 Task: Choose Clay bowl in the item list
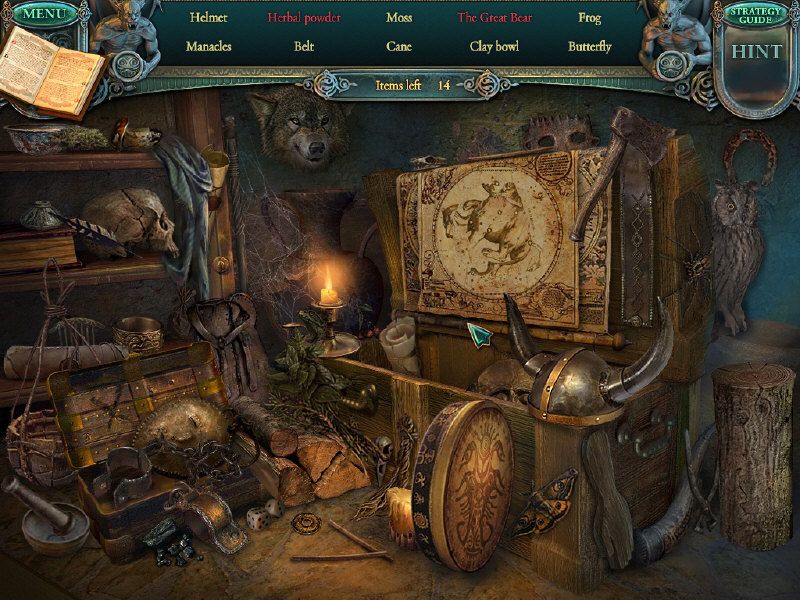point(495,46)
